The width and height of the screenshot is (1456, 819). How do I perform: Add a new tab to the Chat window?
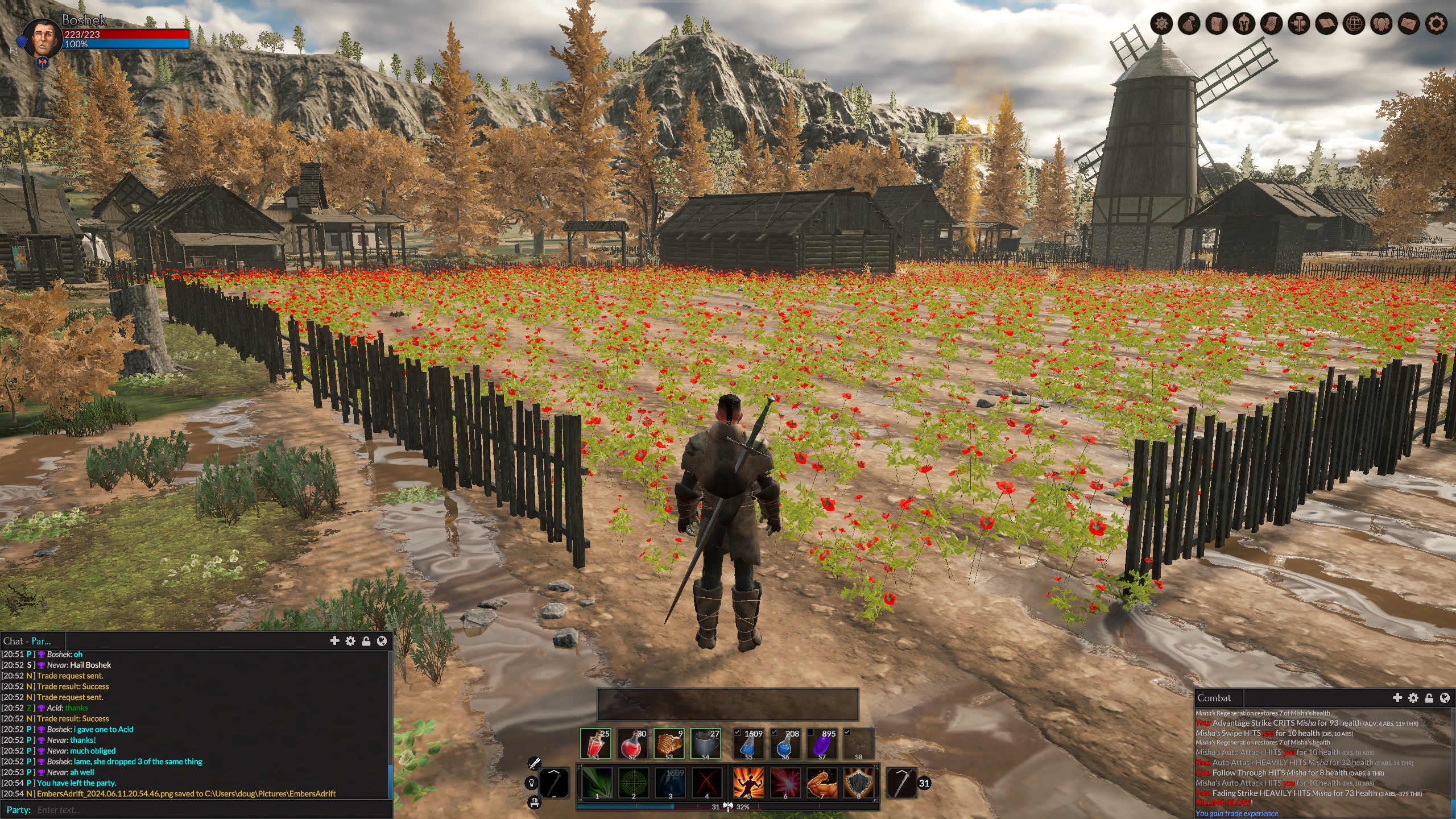click(334, 641)
